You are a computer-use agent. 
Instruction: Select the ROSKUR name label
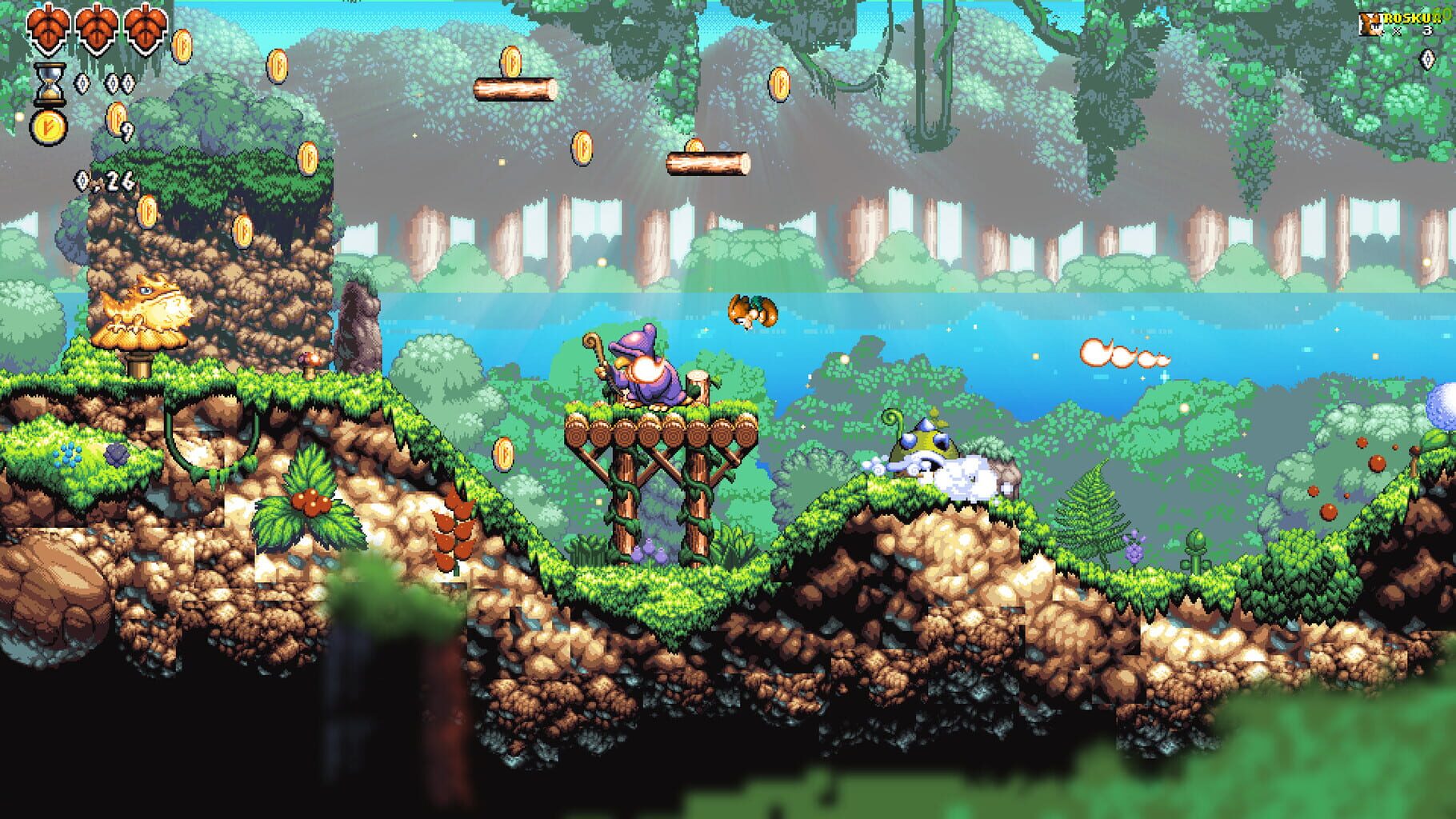click(1412, 19)
